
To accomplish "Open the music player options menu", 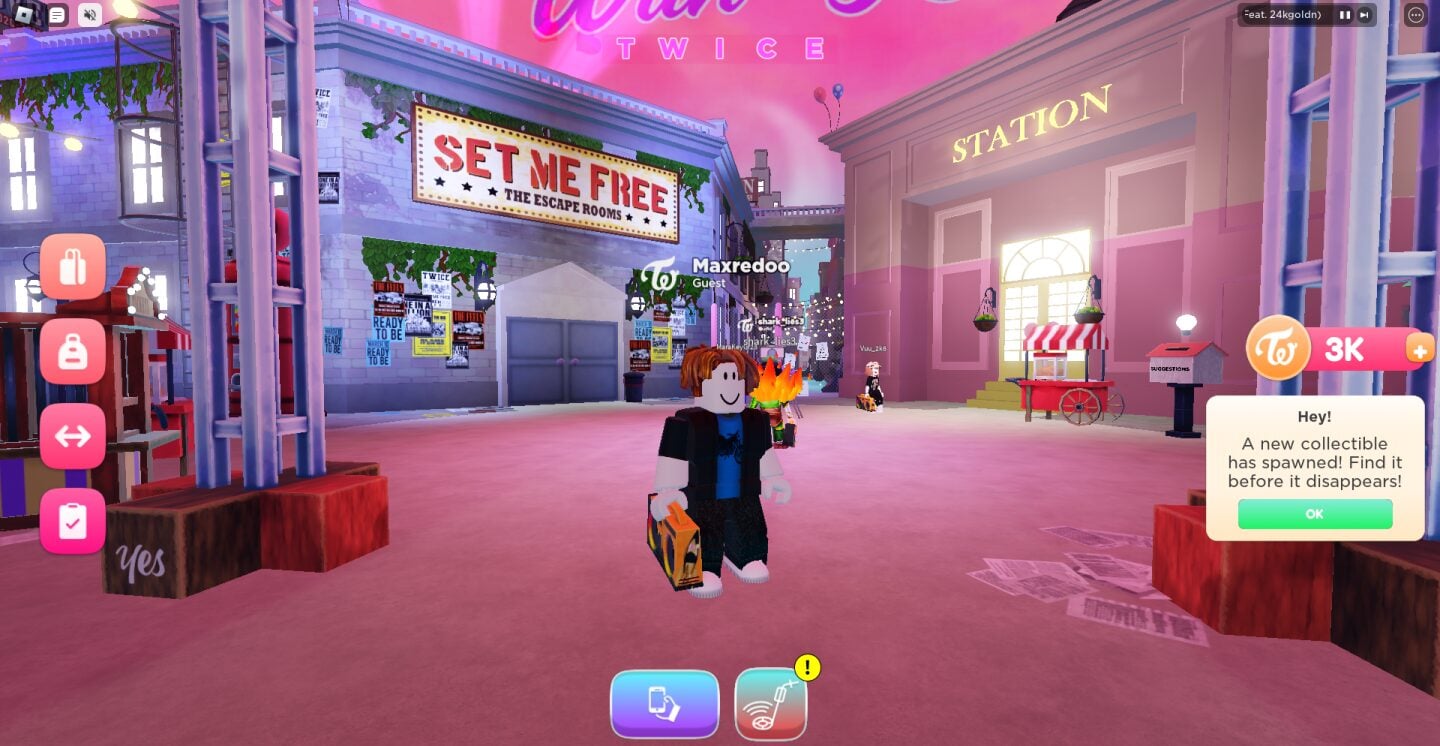I will [1417, 15].
